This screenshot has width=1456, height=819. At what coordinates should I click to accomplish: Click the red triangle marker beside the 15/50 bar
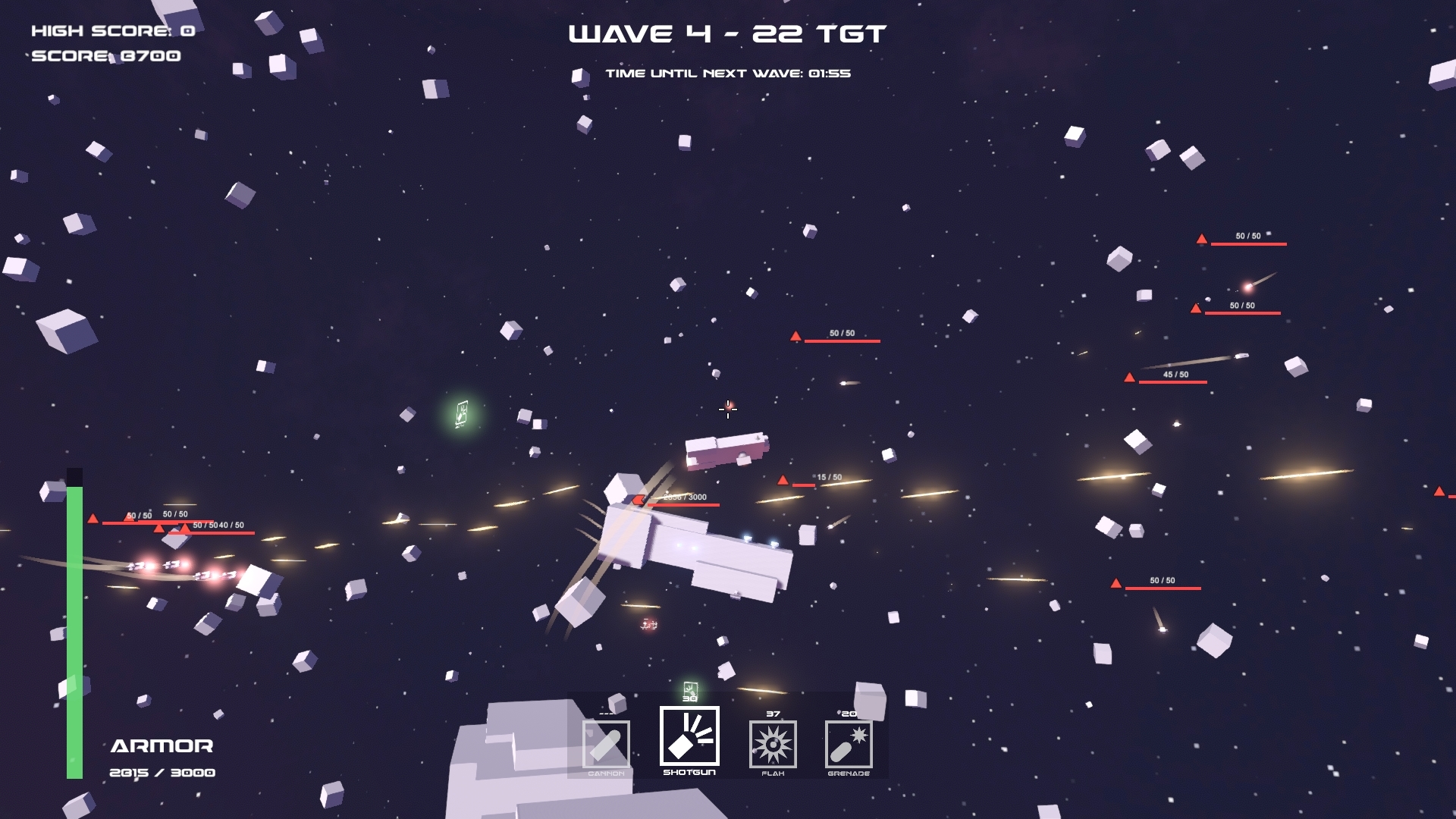(783, 479)
